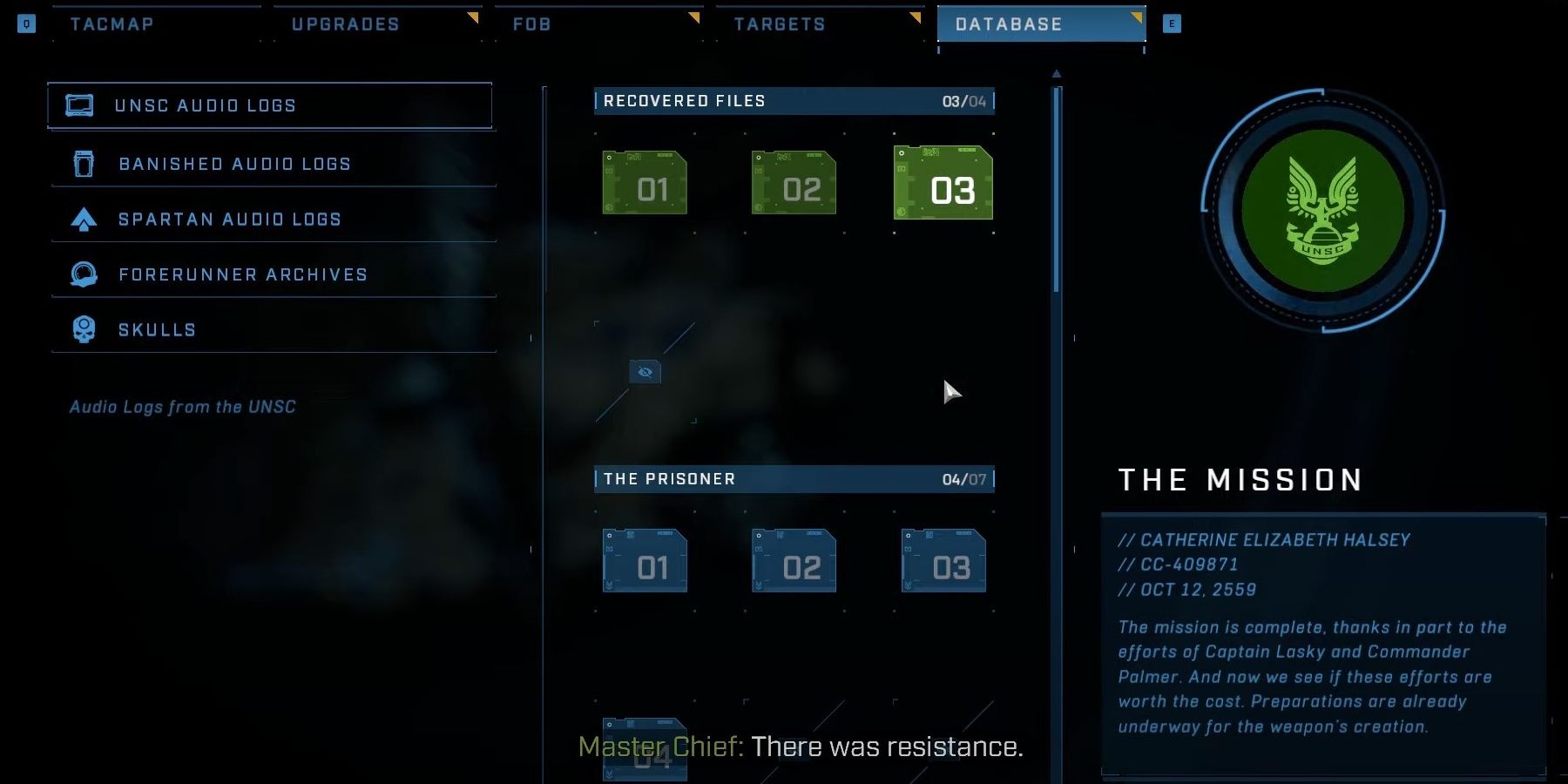The width and height of the screenshot is (1568, 784).
Task: Click the hidden-file eye-slash toggle
Action: click(x=645, y=372)
